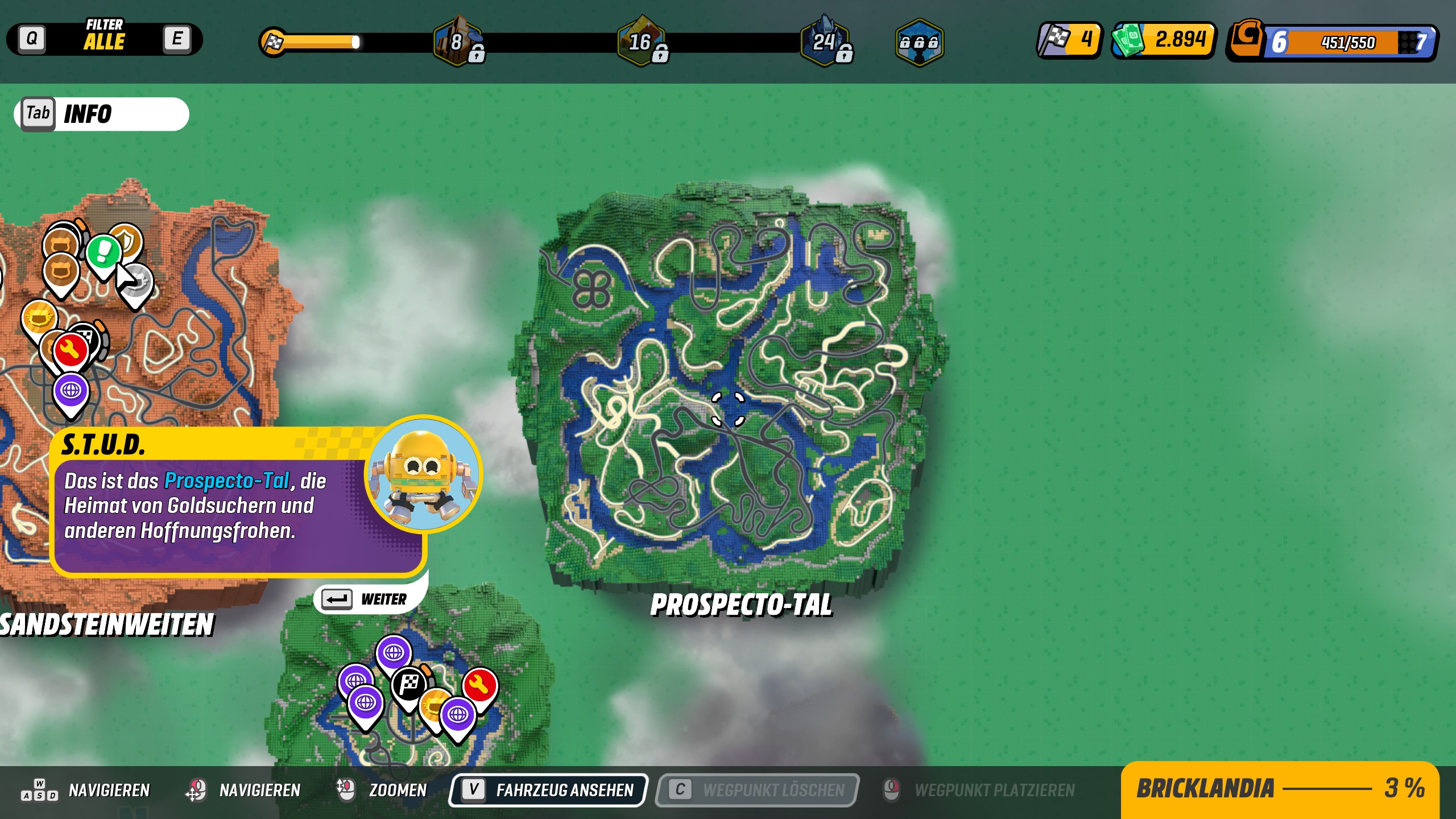The image size is (1456, 819).
Task: Change the ALLE map filter
Action: (x=104, y=39)
